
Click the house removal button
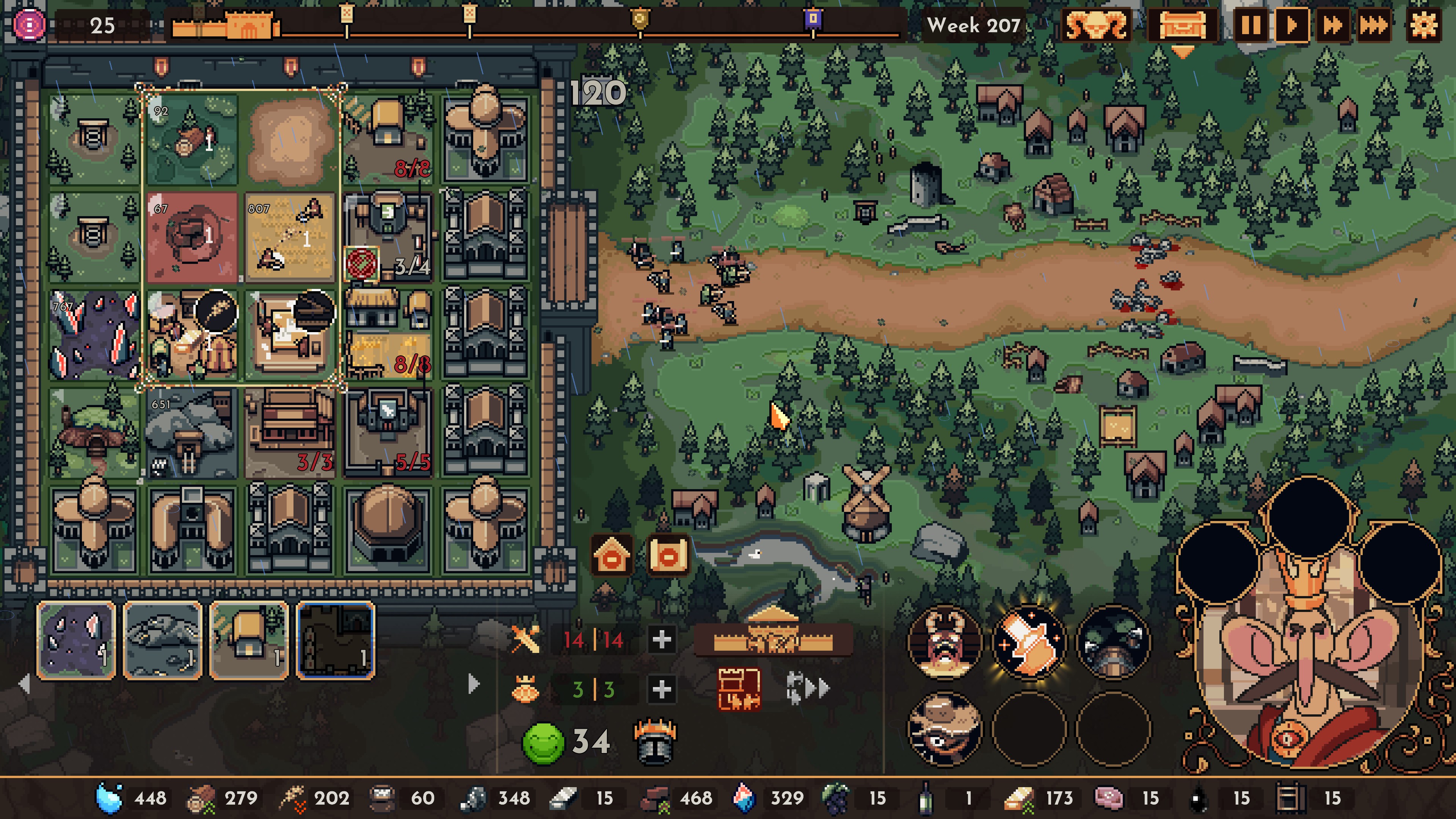612,556
